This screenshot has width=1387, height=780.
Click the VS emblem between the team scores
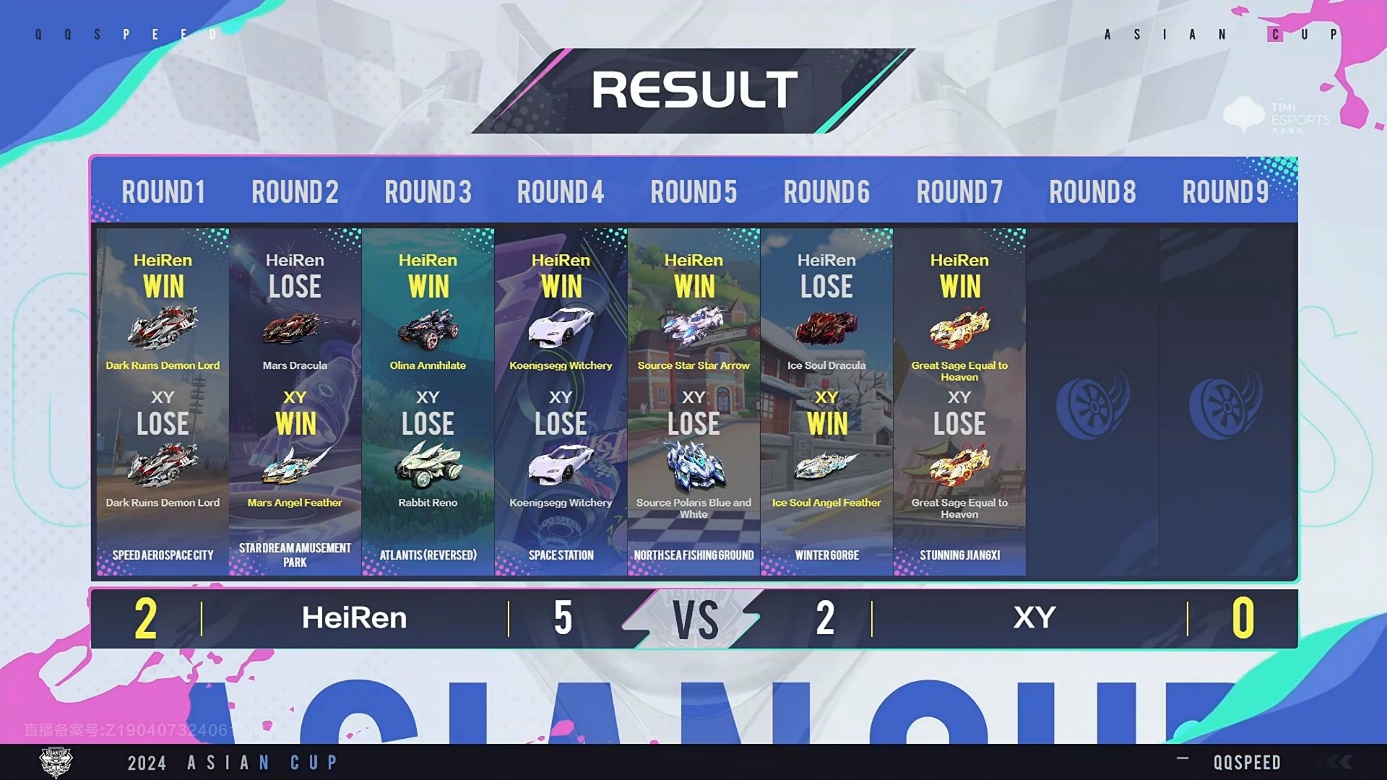(x=697, y=618)
